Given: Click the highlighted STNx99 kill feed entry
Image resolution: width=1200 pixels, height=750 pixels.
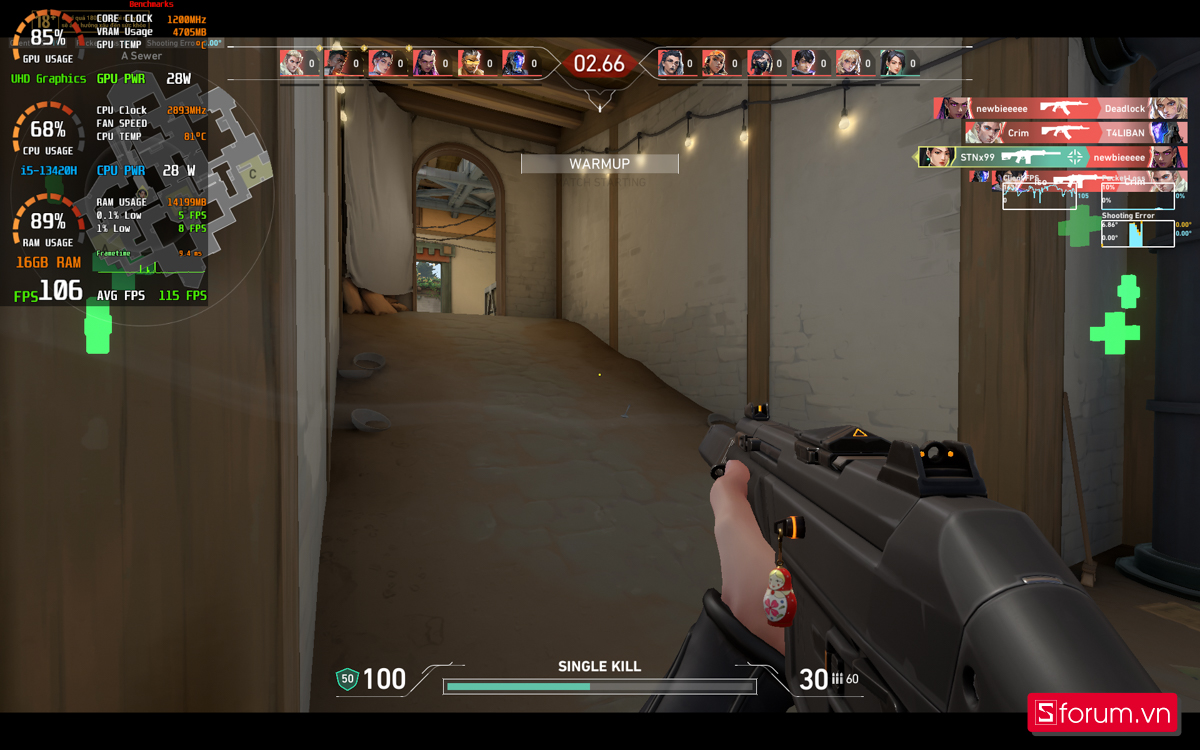Looking at the screenshot, I should (1052, 157).
